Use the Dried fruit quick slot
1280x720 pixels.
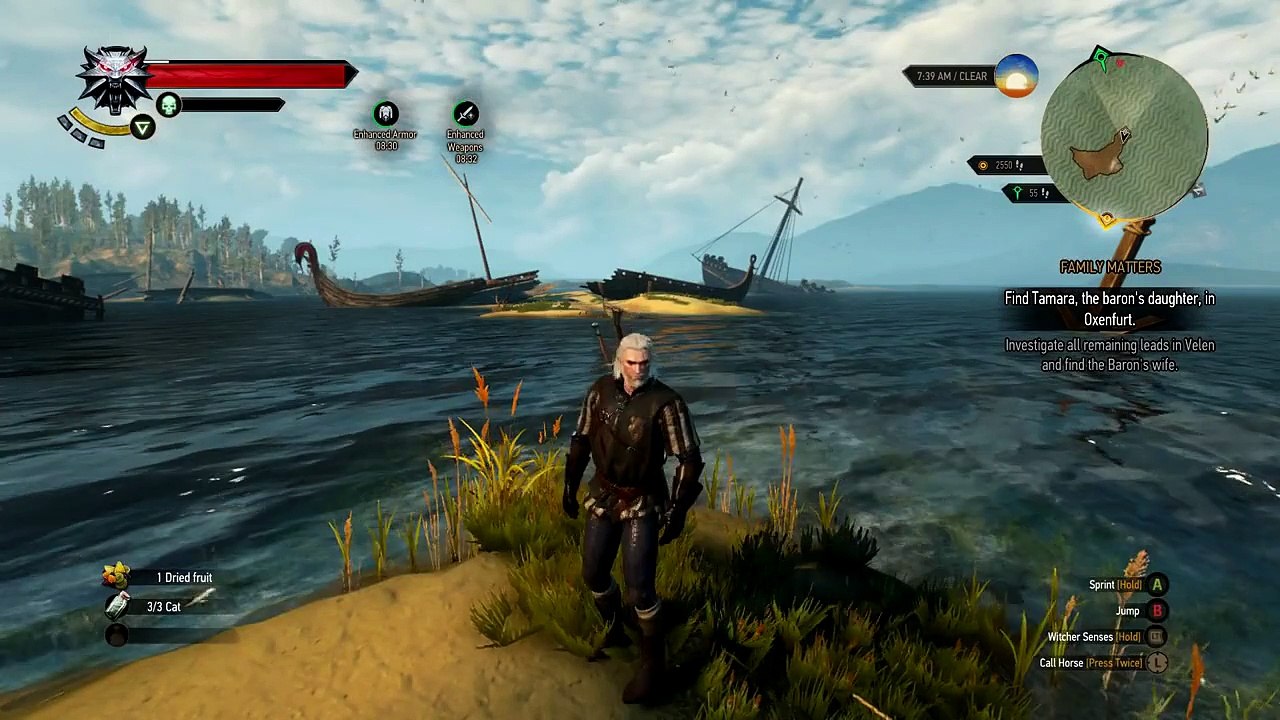coord(117,576)
